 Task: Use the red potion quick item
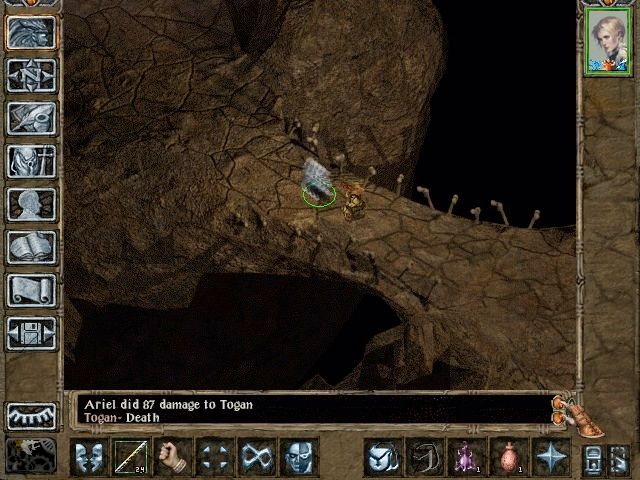pos(508,458)
